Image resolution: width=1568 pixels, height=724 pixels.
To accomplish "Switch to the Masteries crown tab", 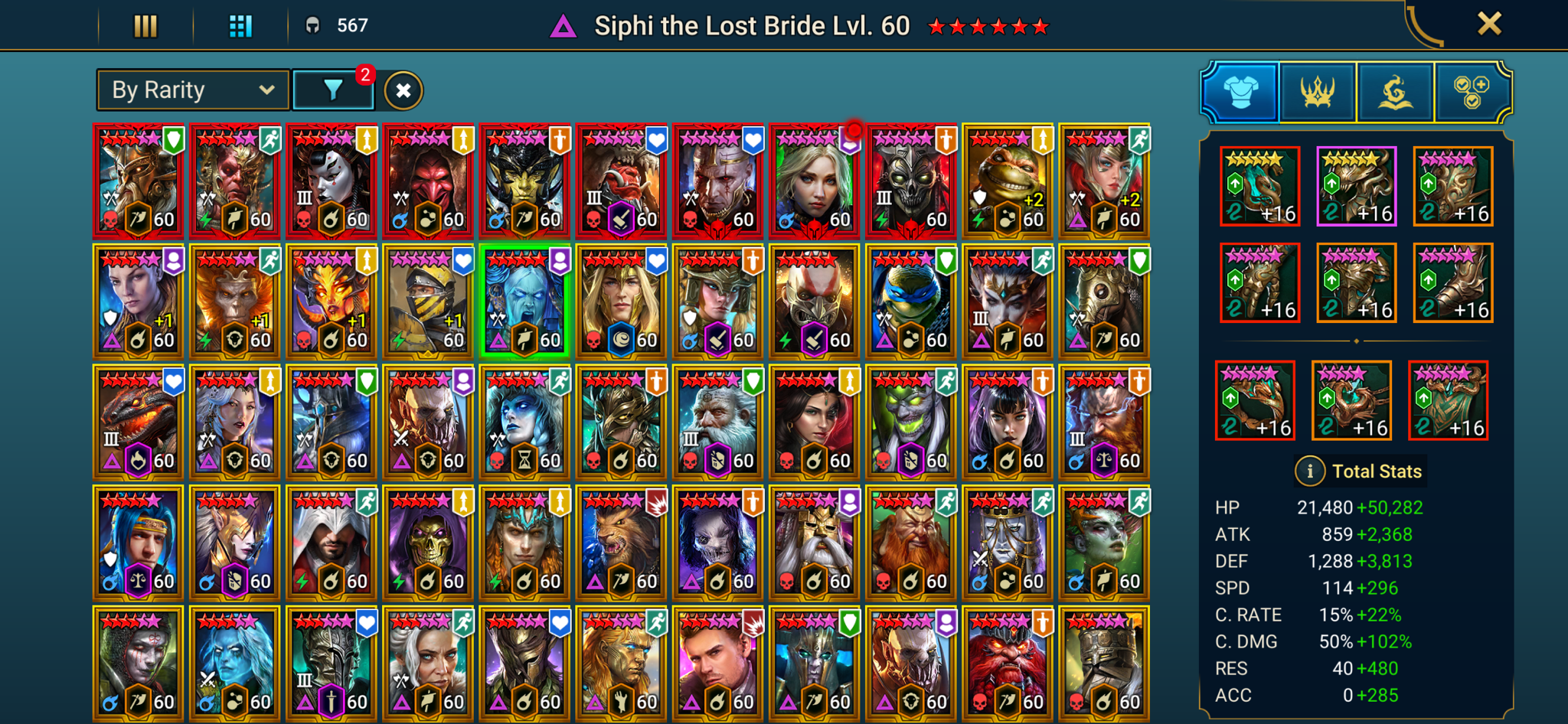I will [1318, 92].
